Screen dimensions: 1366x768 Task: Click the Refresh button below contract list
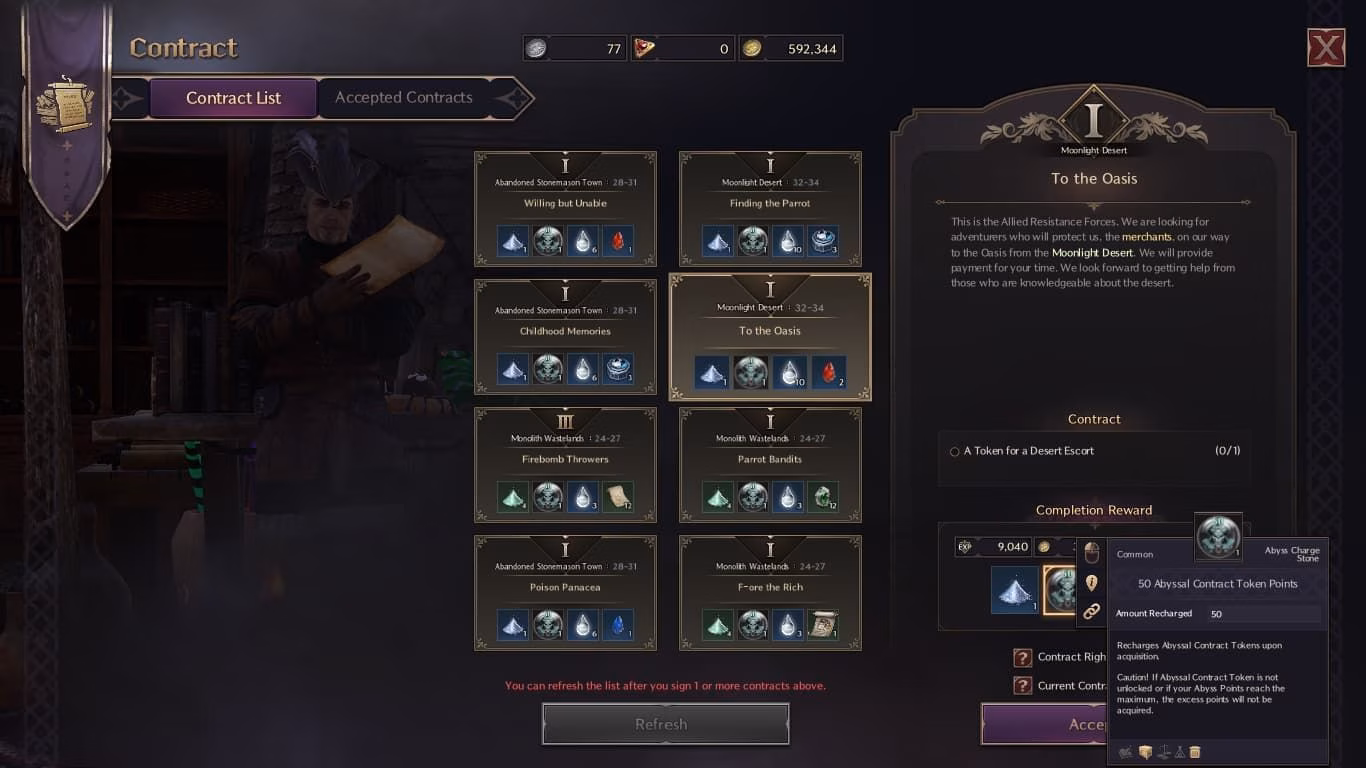665,723
